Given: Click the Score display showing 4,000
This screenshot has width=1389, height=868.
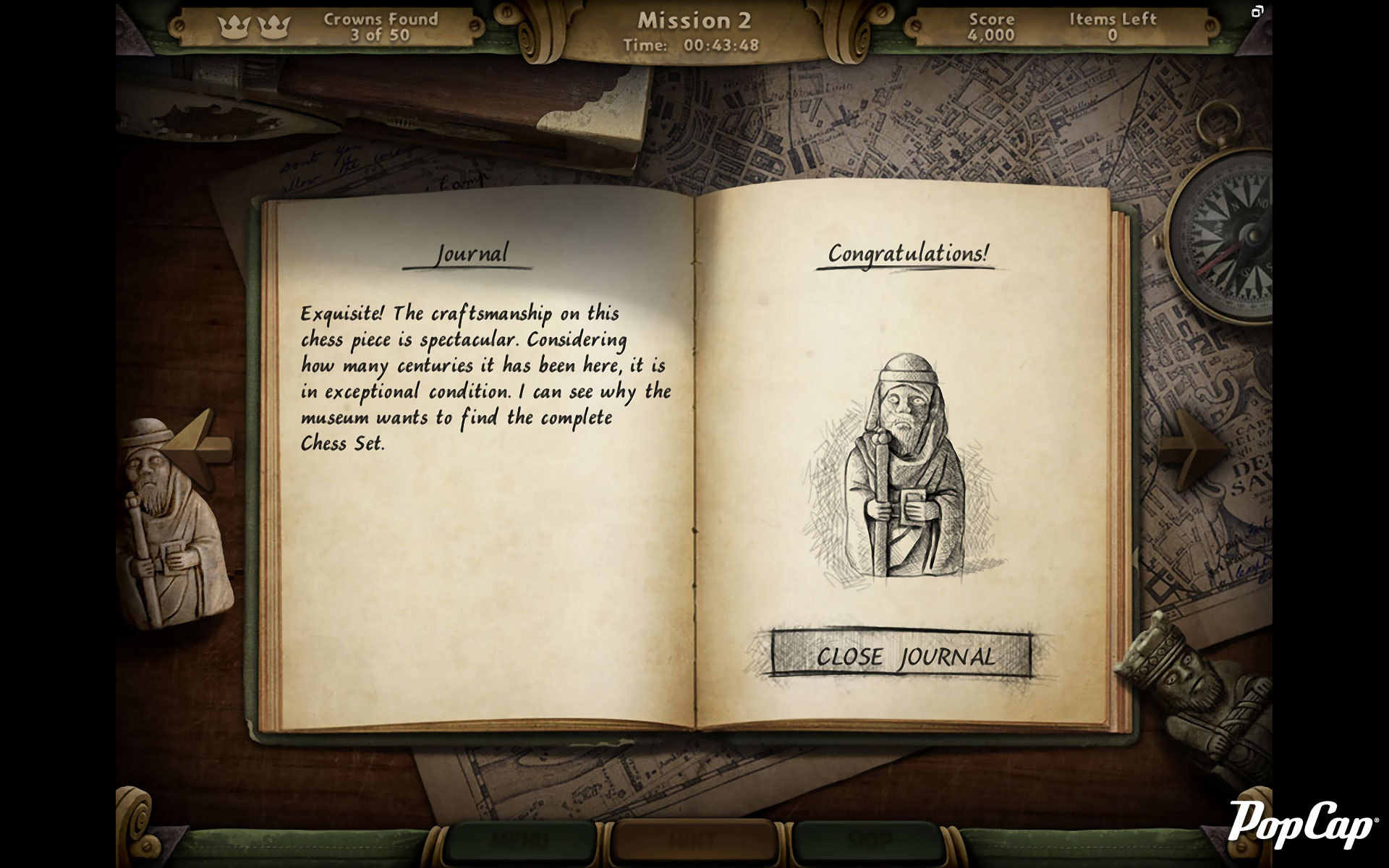Looking at the screenshot, I should point(992,28).
